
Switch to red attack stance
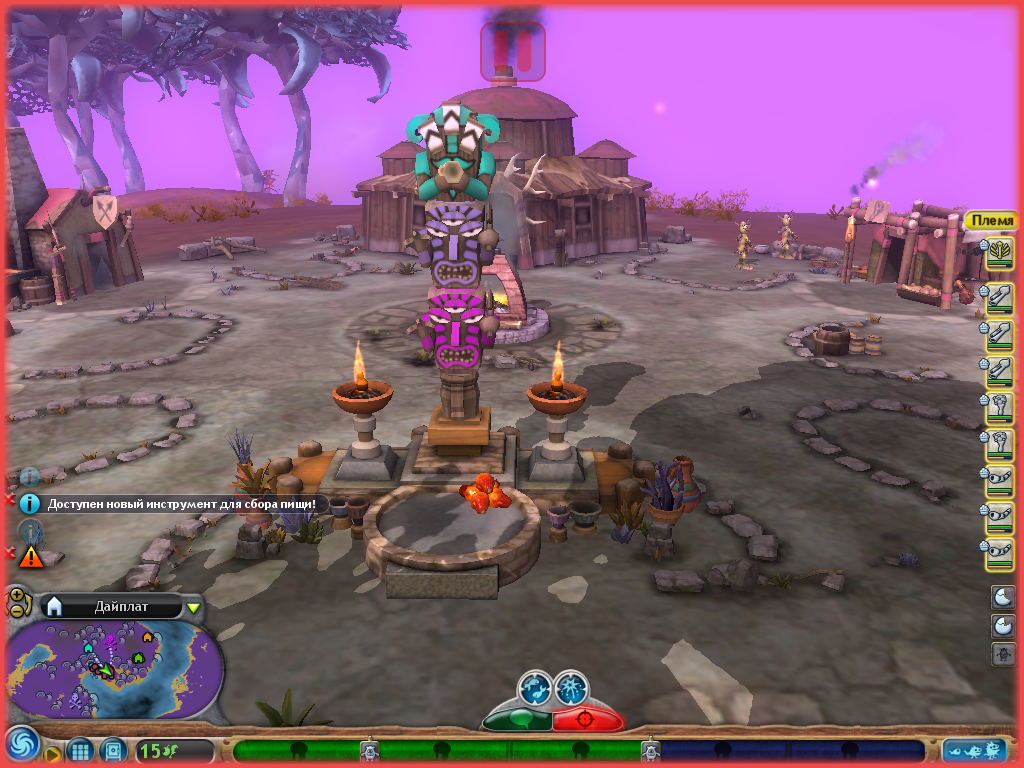pos(587,719)
